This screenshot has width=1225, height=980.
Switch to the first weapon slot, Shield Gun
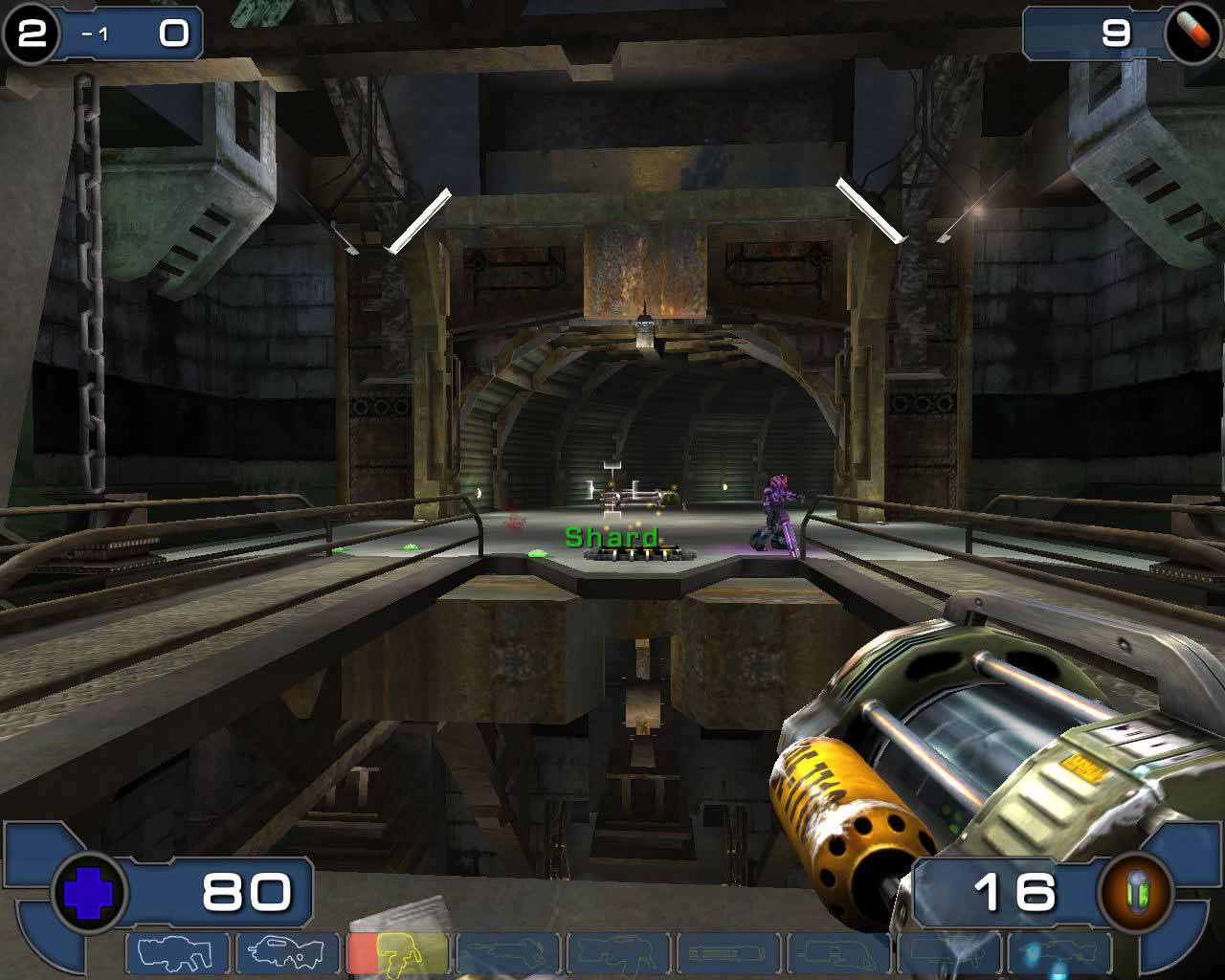[x=177, y=953]
